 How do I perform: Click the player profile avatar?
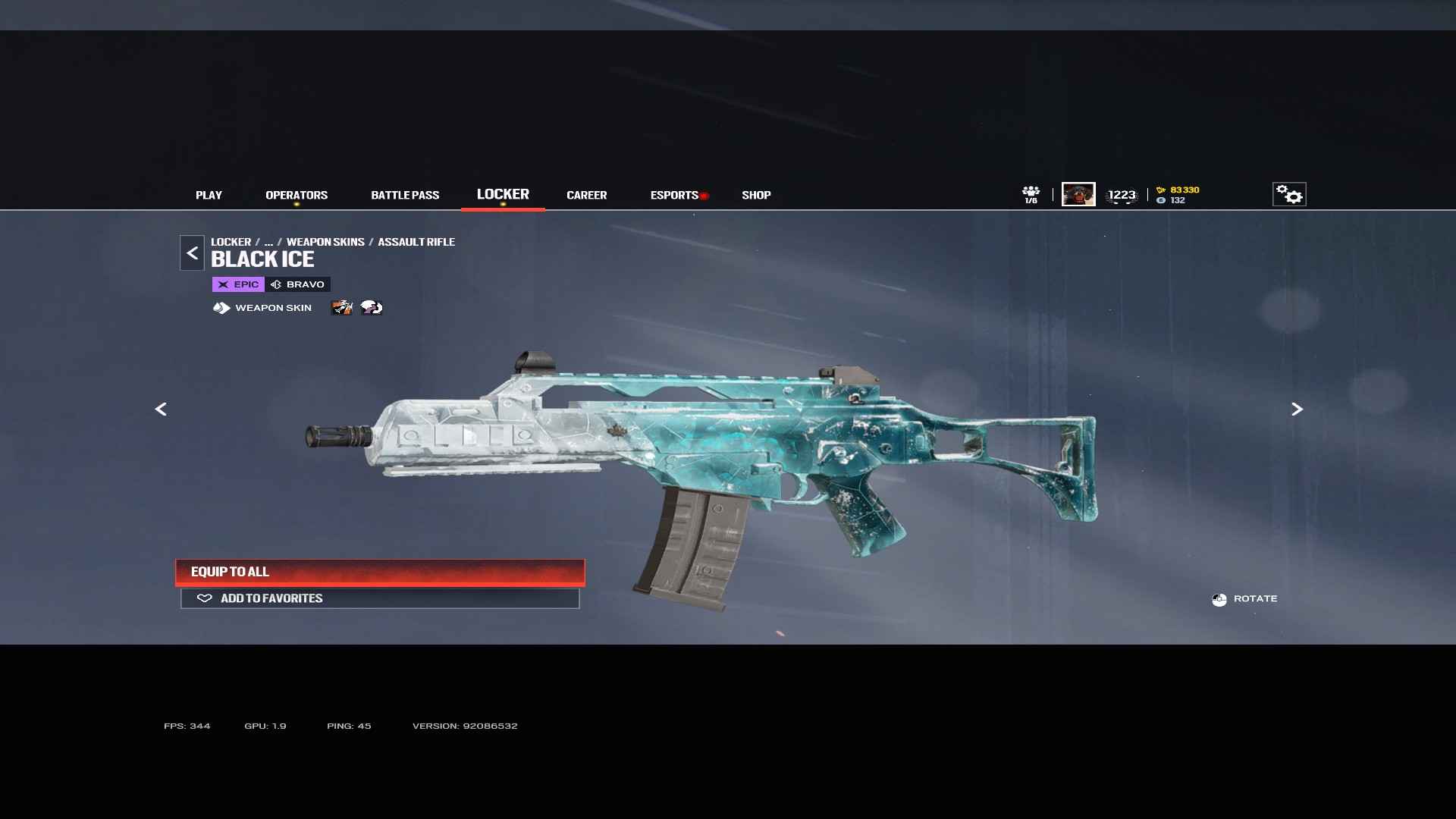(1078, 194)
